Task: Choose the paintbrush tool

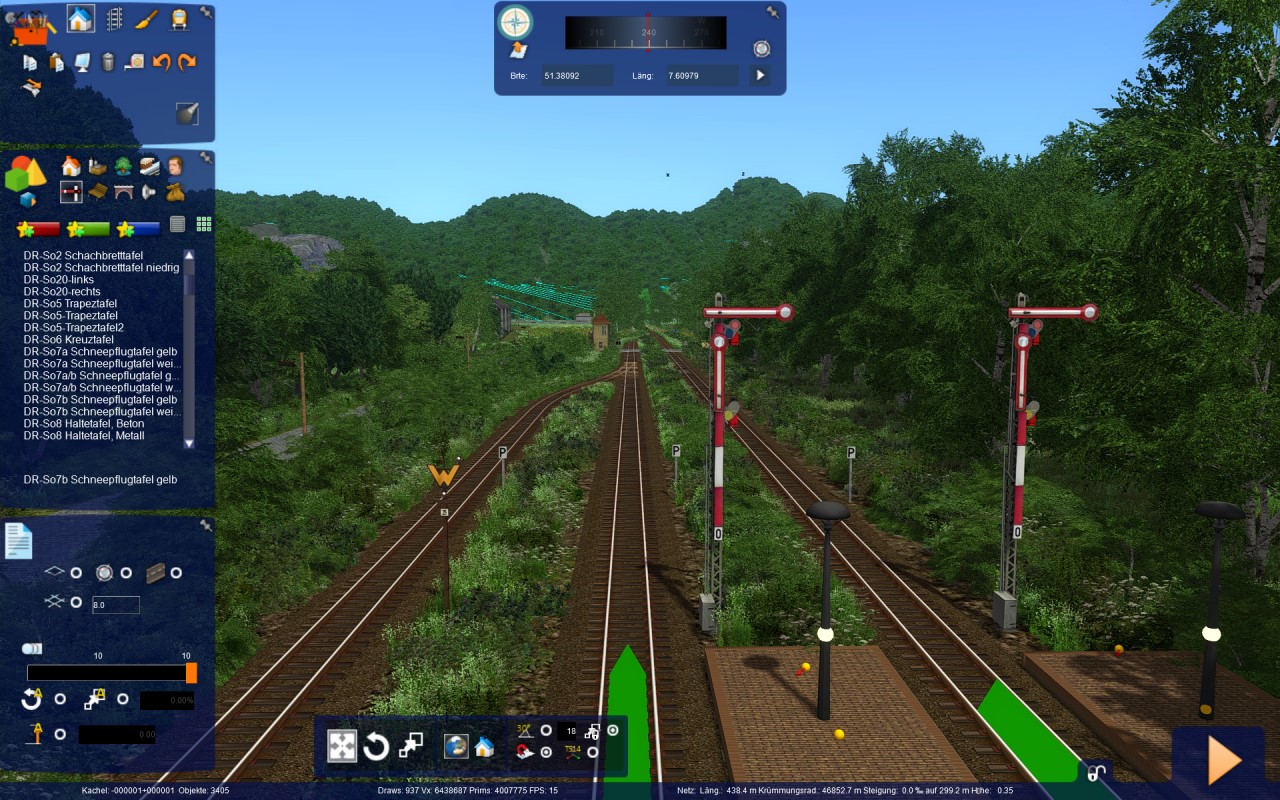Action: click(x=146, y=19)
